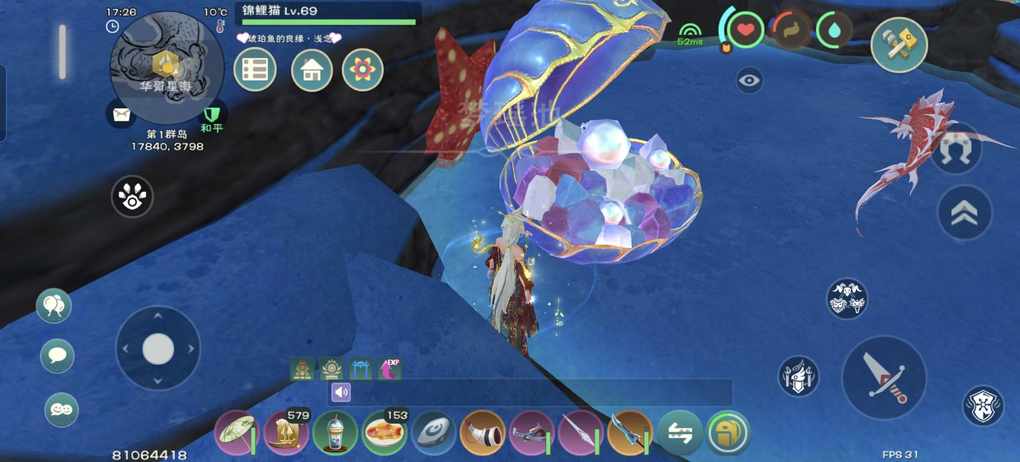Tap the double chevron jump button

964,214
